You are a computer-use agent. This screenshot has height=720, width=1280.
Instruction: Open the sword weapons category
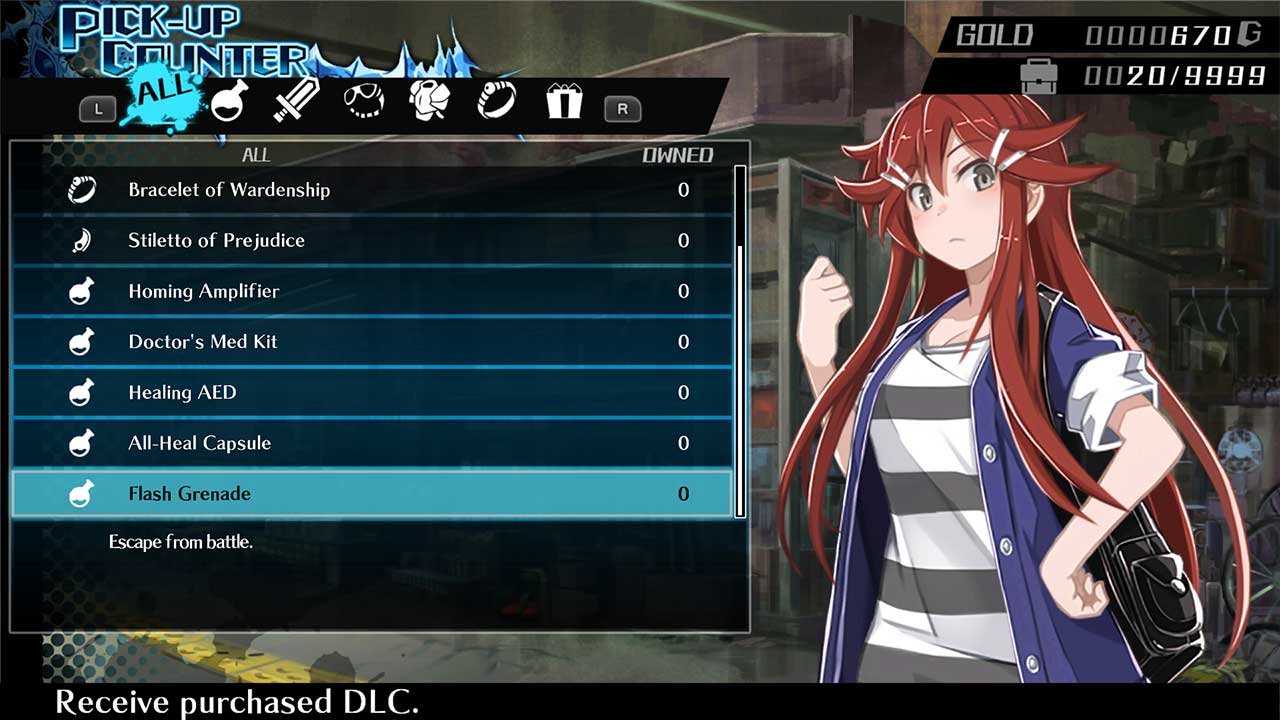tap(294, 100)
